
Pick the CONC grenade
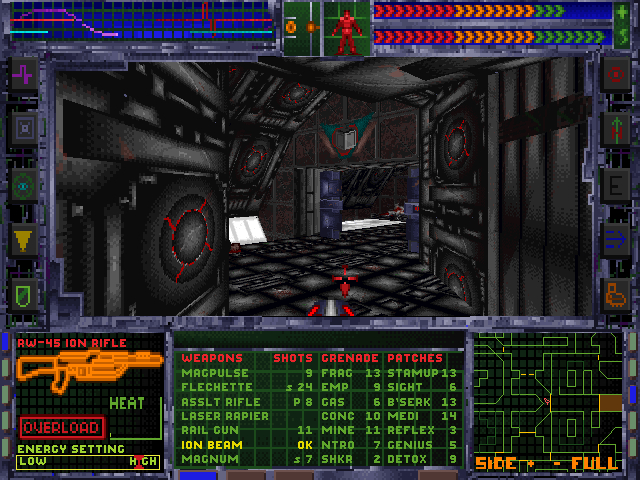(337, 416)
